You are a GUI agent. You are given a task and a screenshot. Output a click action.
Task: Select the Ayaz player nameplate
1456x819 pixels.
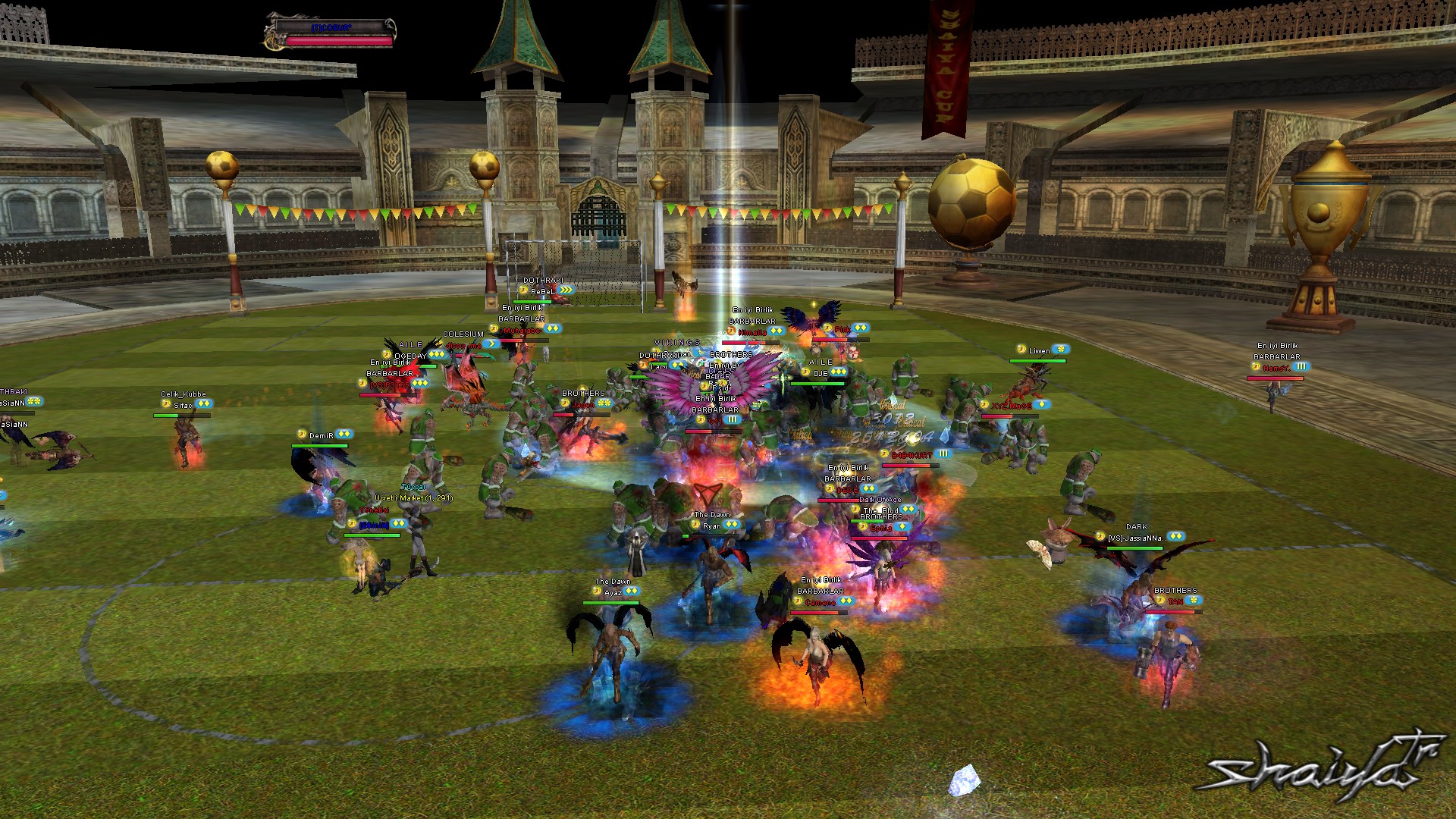[x=613, y=592]
